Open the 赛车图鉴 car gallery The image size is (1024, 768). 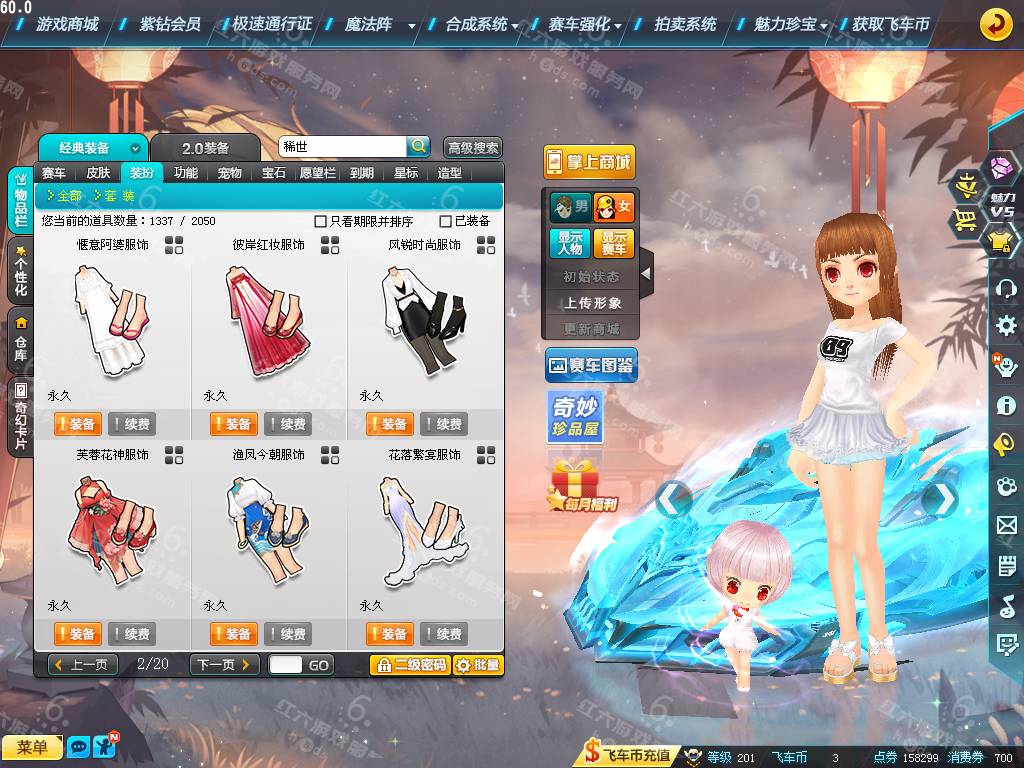591,366
